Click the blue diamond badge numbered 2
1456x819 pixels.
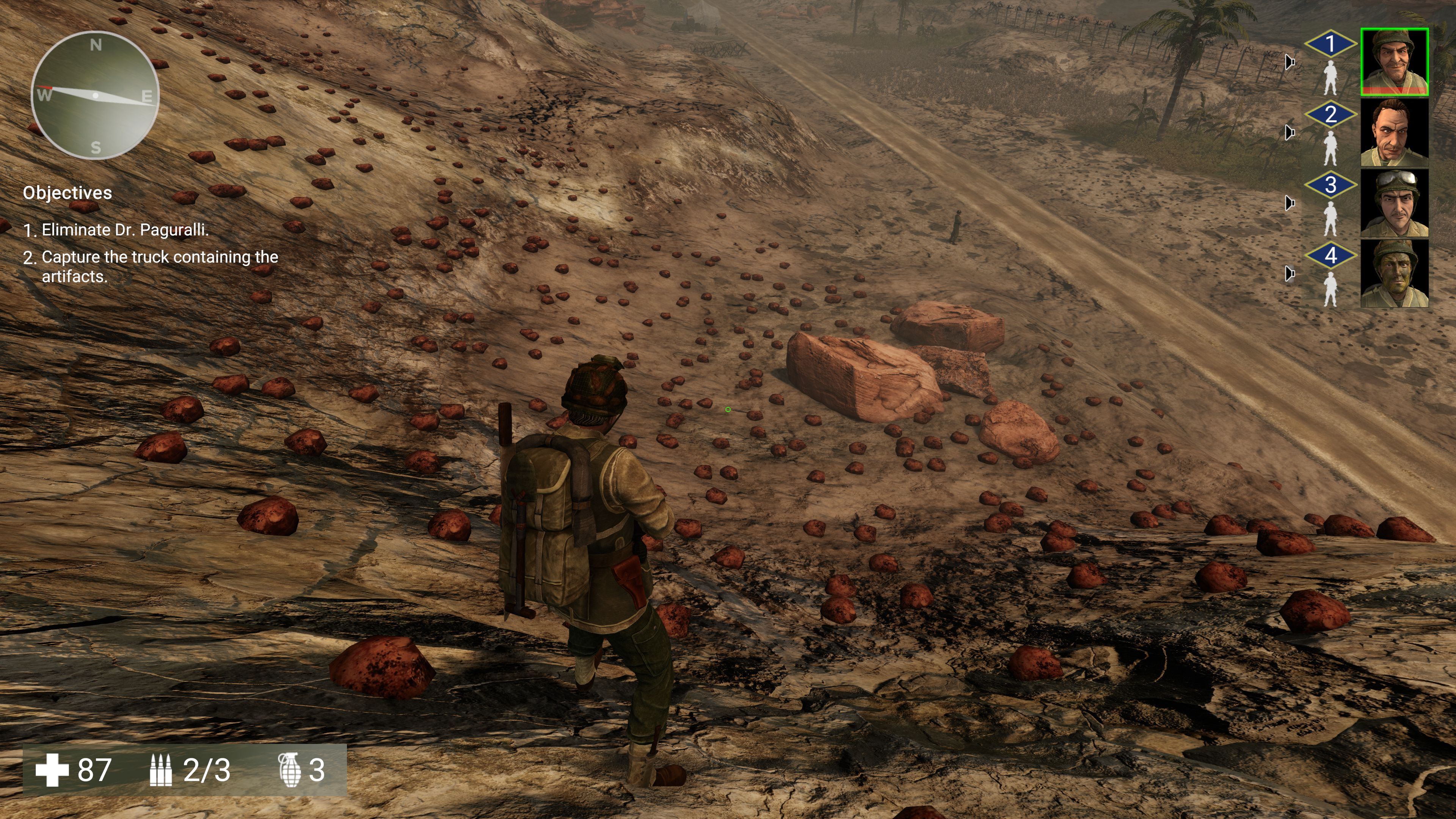1330,114
